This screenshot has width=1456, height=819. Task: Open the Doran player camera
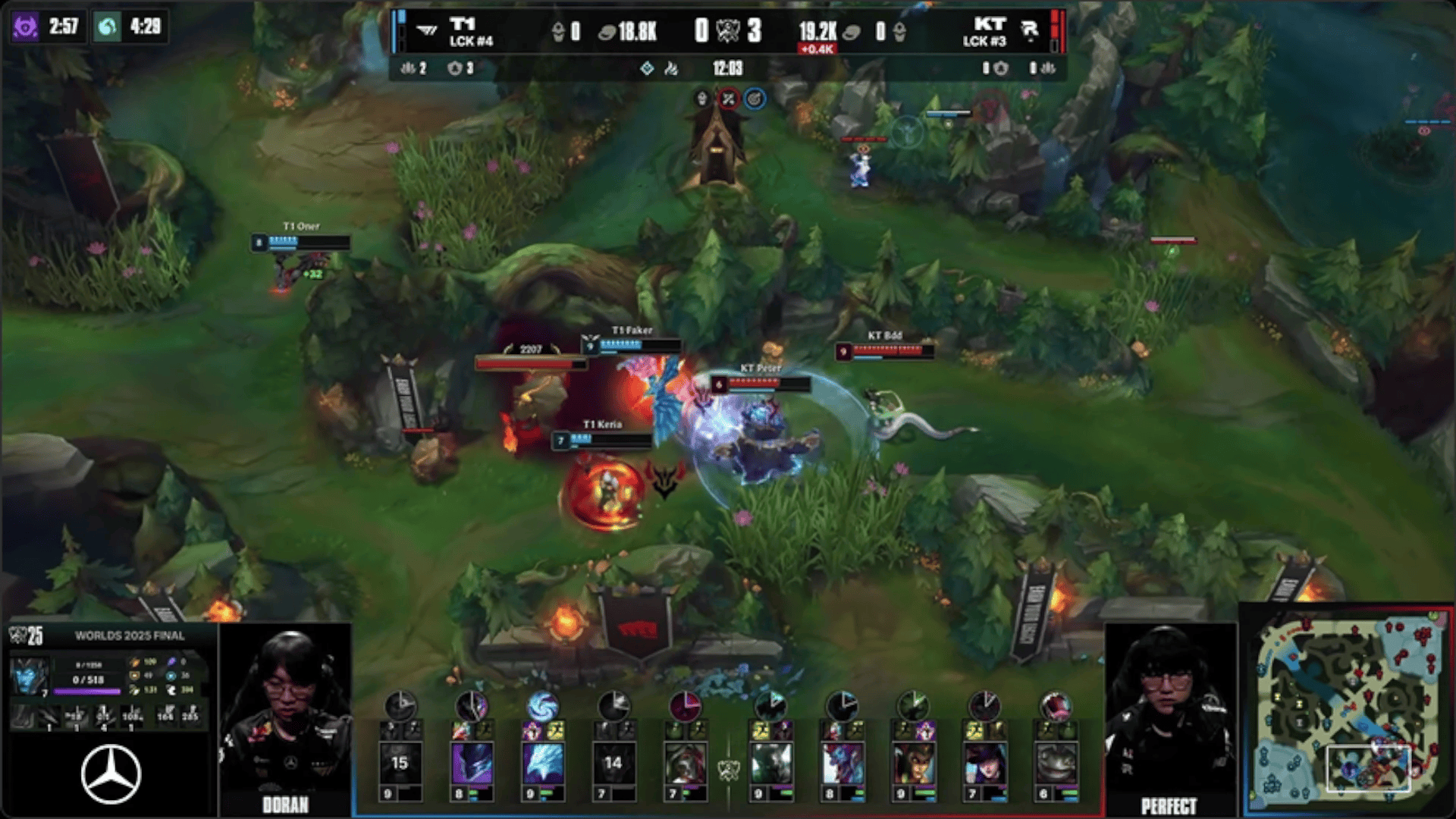point(285,717)
